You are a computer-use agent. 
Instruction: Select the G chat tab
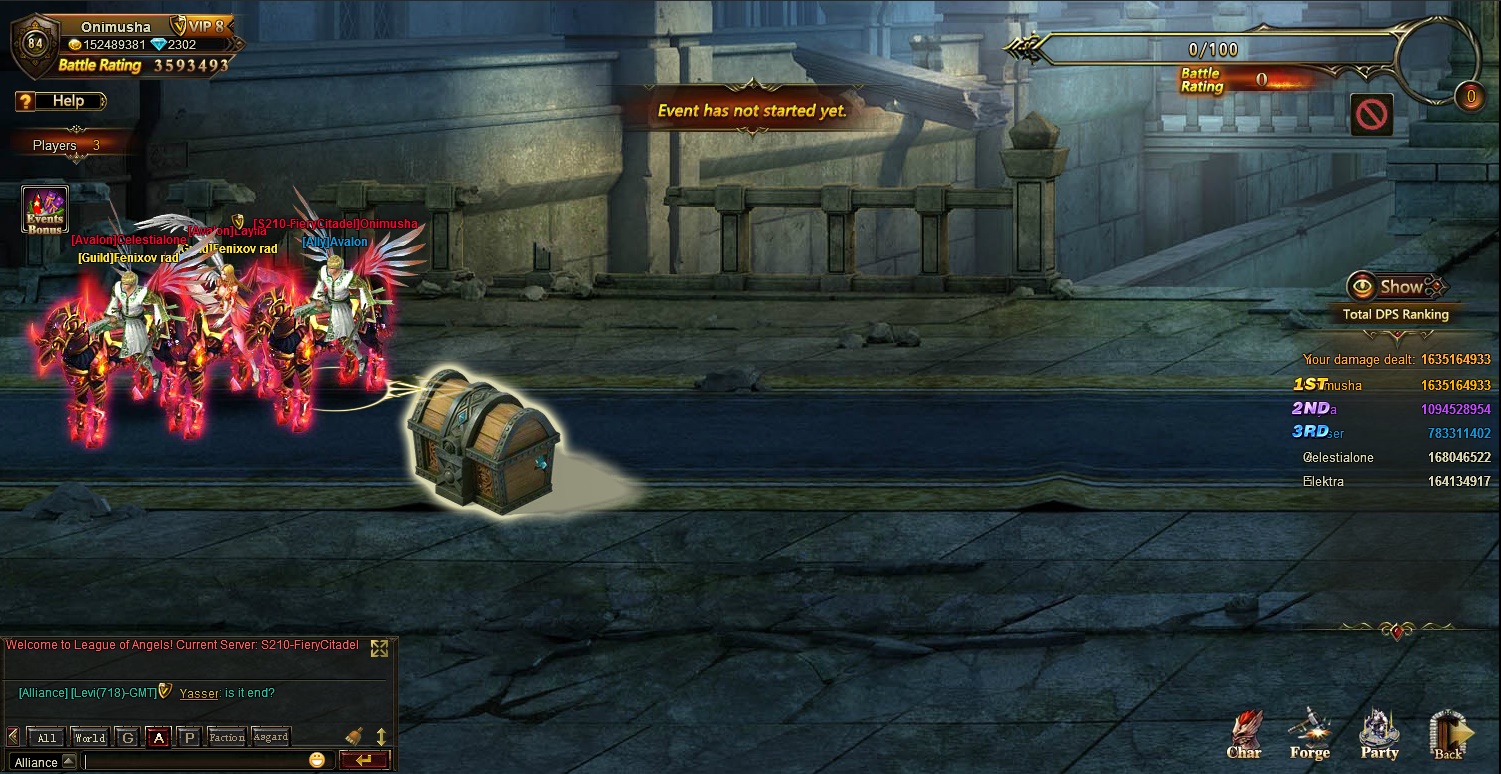127,738
